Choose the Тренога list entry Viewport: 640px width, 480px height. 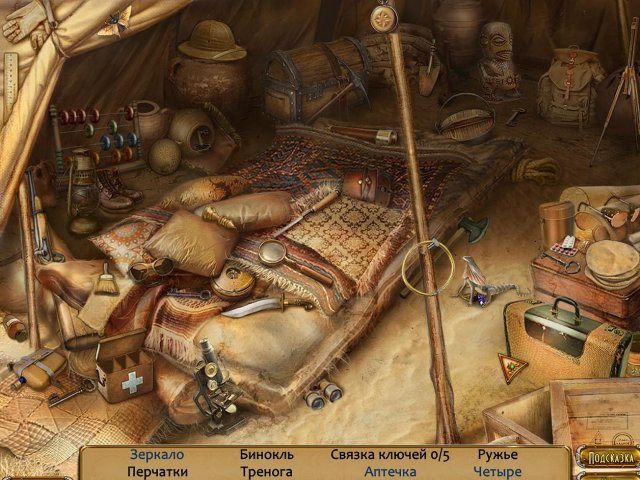[x=266, y=472]
